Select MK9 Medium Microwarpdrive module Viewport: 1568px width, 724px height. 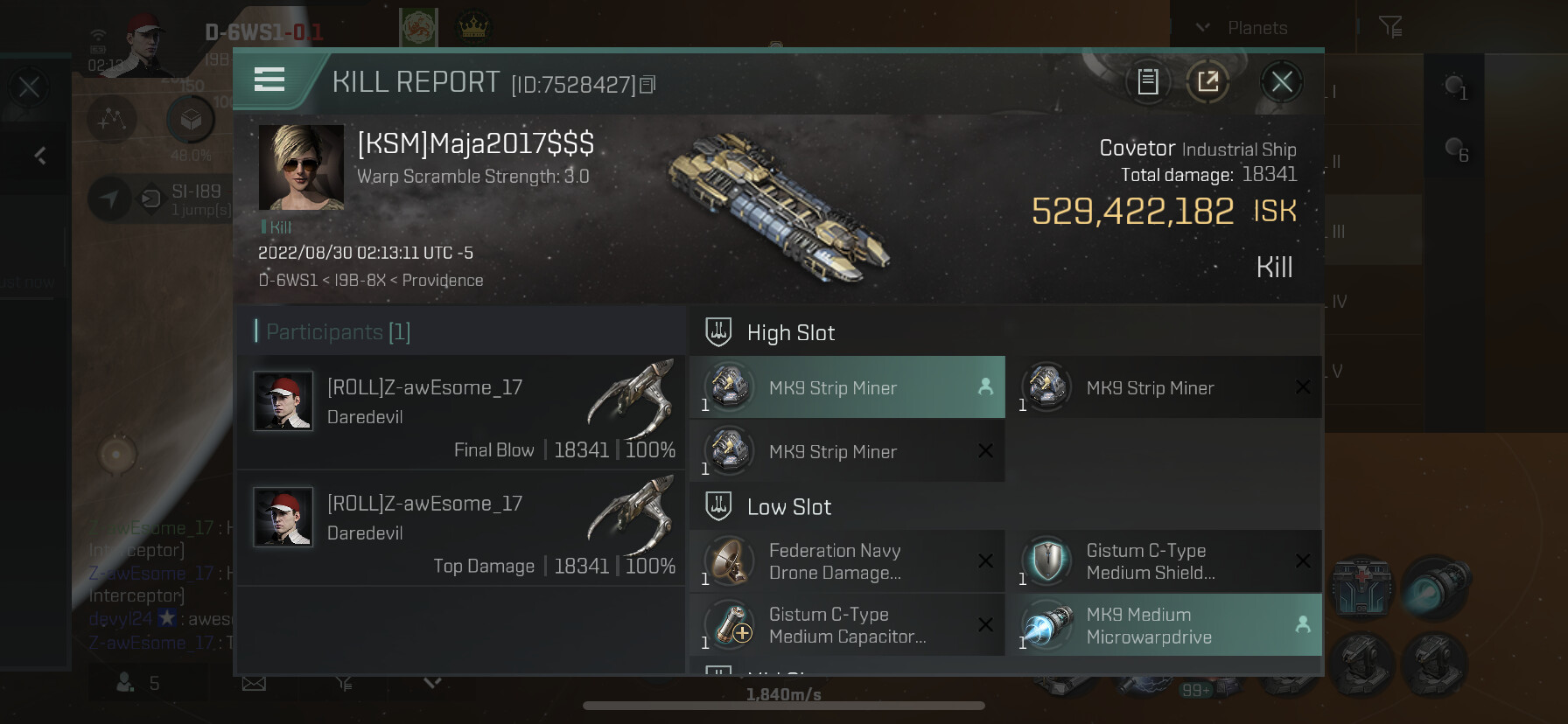coord(1164,625)
